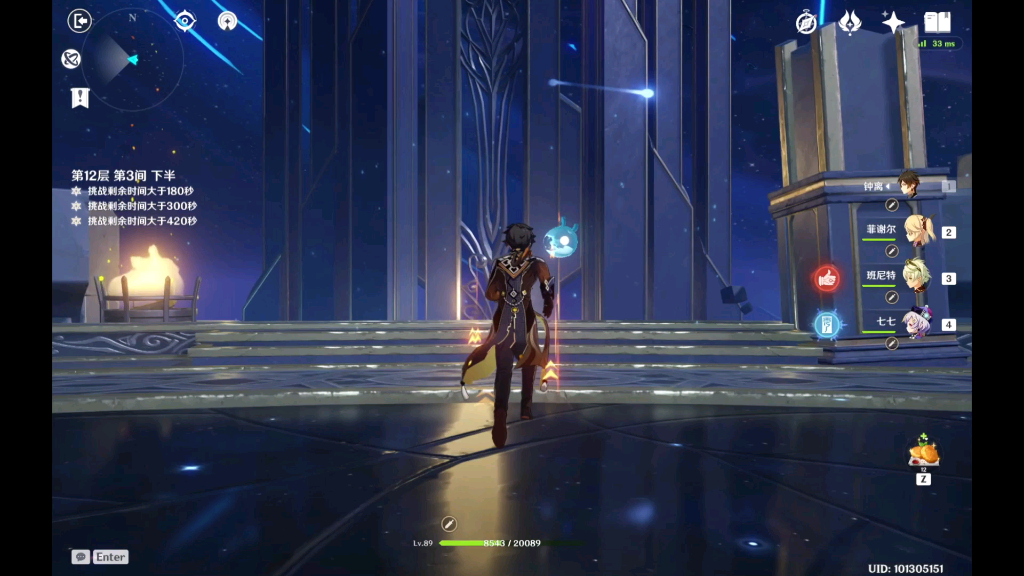This screenshot has width=1024, height=576.
Task: Click the eye-shaped elemental sight icon
Action: pos(185,21)
